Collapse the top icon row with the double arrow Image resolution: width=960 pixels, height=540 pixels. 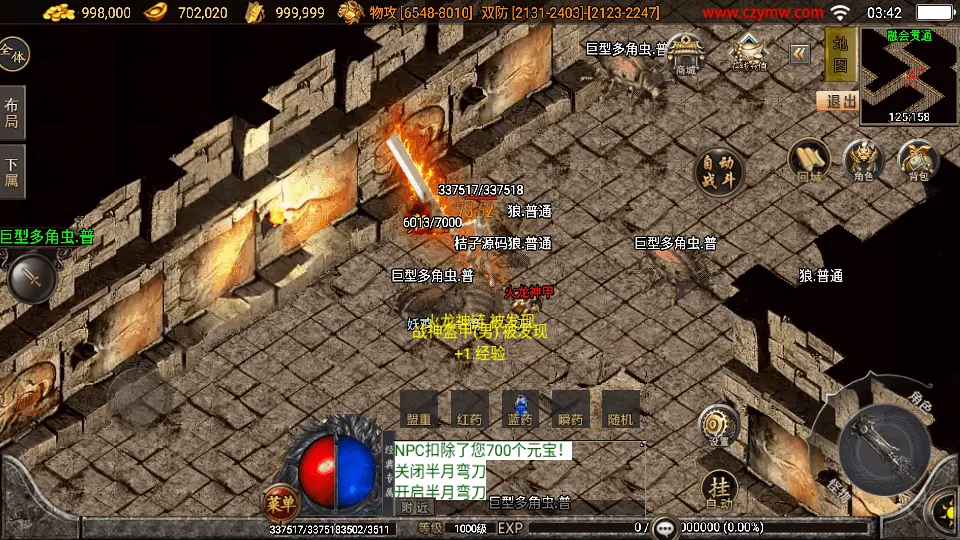click(x=800, y=54)
